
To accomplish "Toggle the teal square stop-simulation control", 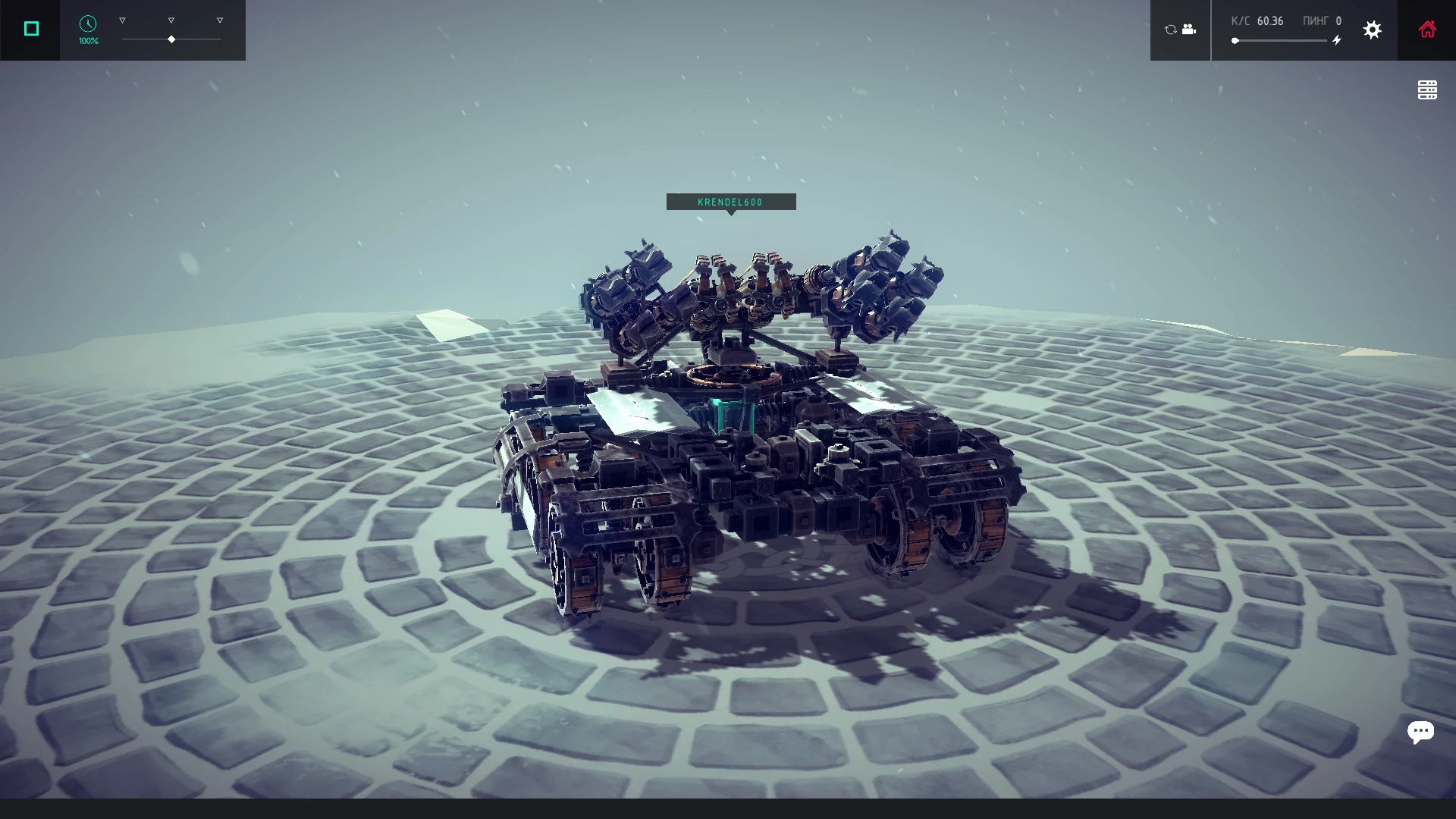I will 31,28.
